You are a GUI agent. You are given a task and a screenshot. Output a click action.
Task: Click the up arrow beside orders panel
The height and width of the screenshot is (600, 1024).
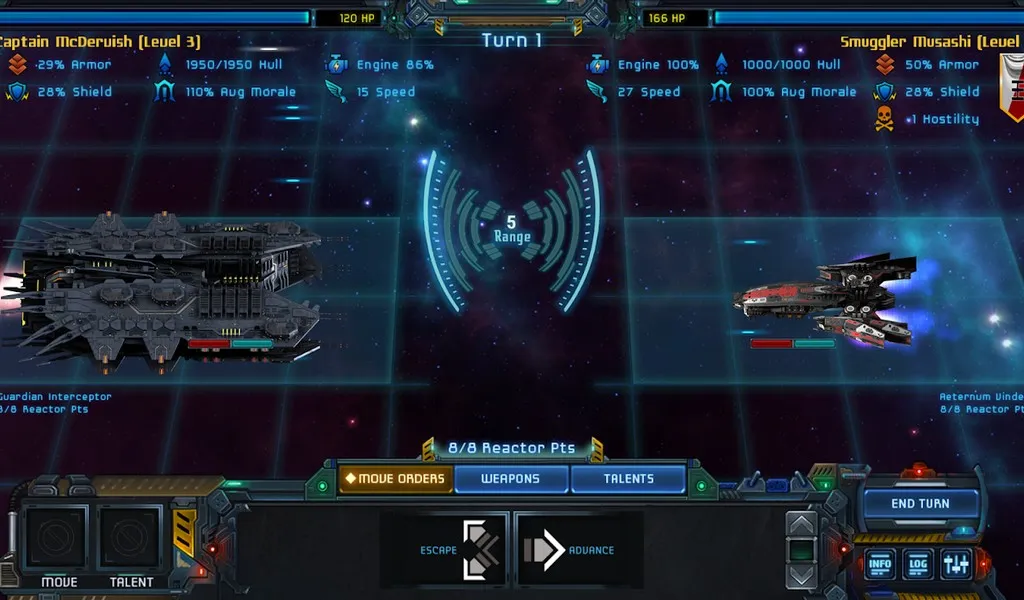(x=803, y=525)
